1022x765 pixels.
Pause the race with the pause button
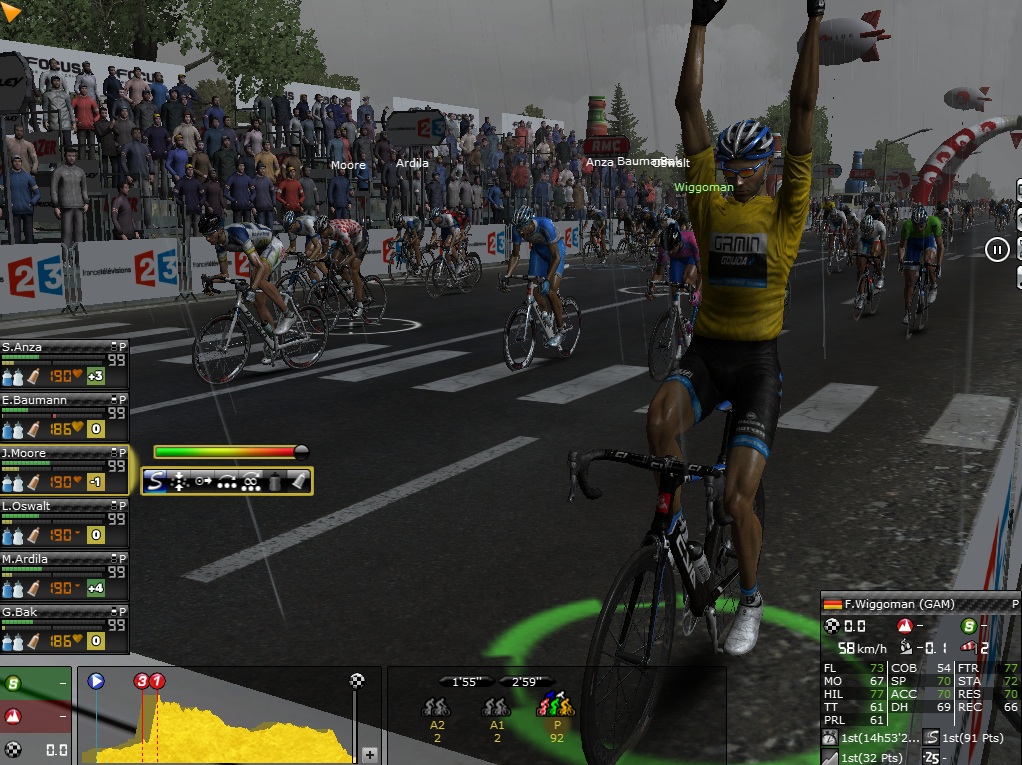(997, 249)
